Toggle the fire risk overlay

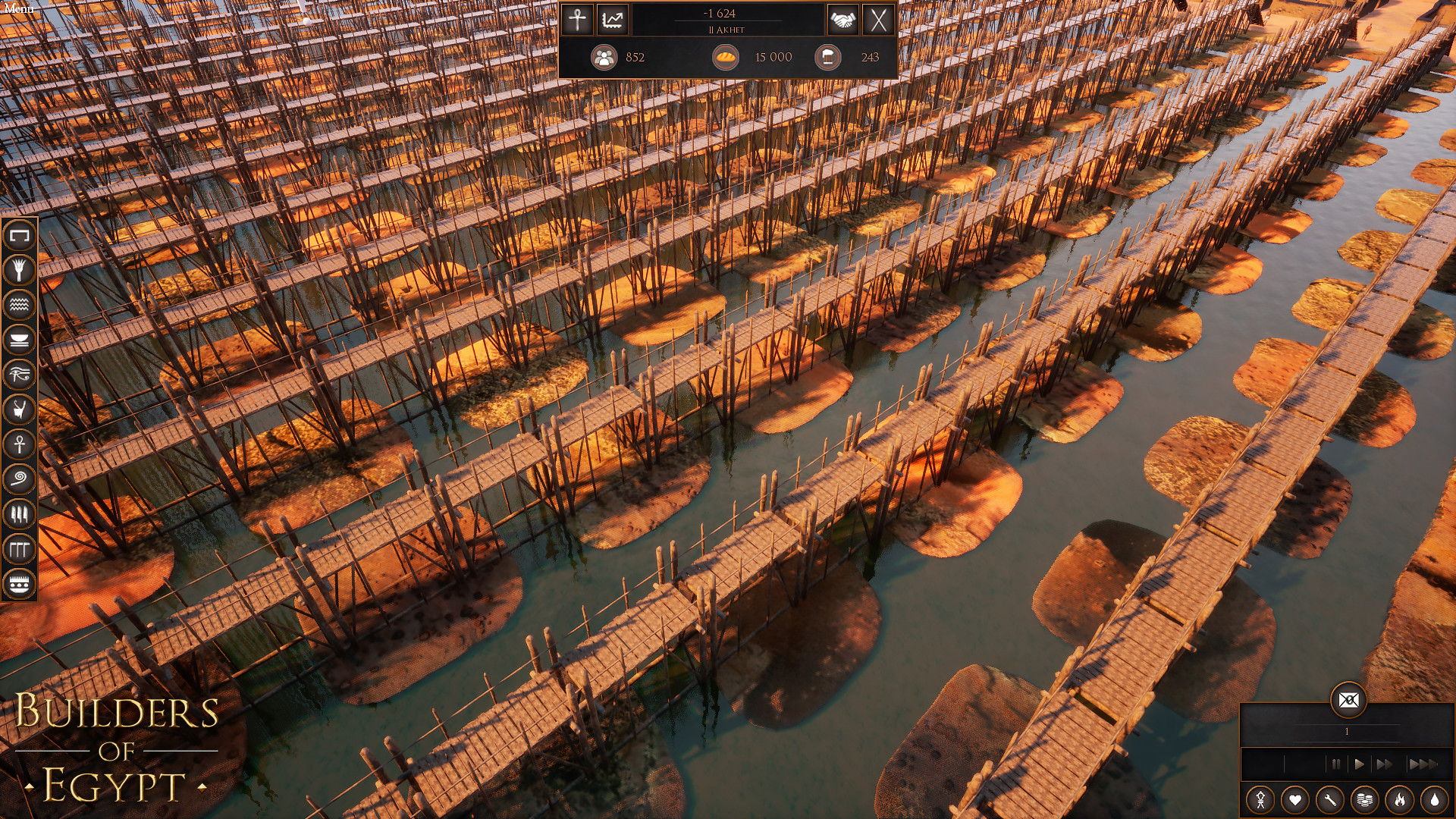1400,800
